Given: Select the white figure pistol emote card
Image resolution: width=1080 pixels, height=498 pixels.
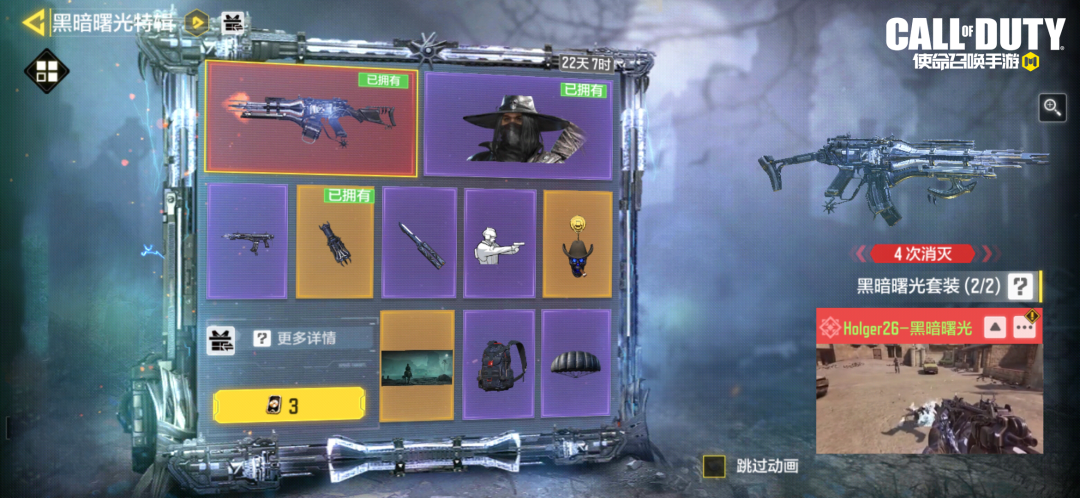Looking at the screenshot, I should pos(499,242).
